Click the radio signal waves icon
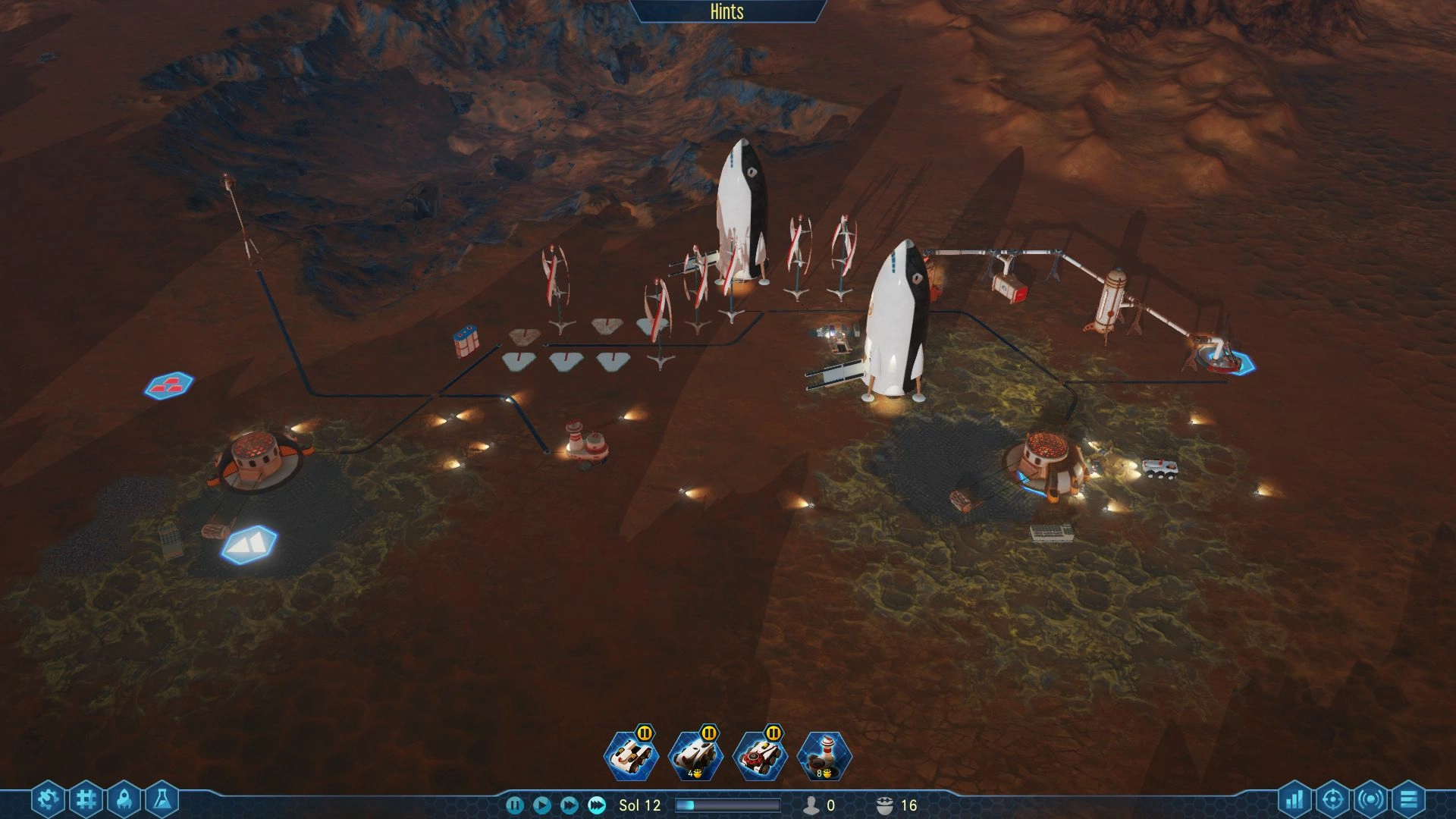 pyautogui.click(x=1370, y=799)
